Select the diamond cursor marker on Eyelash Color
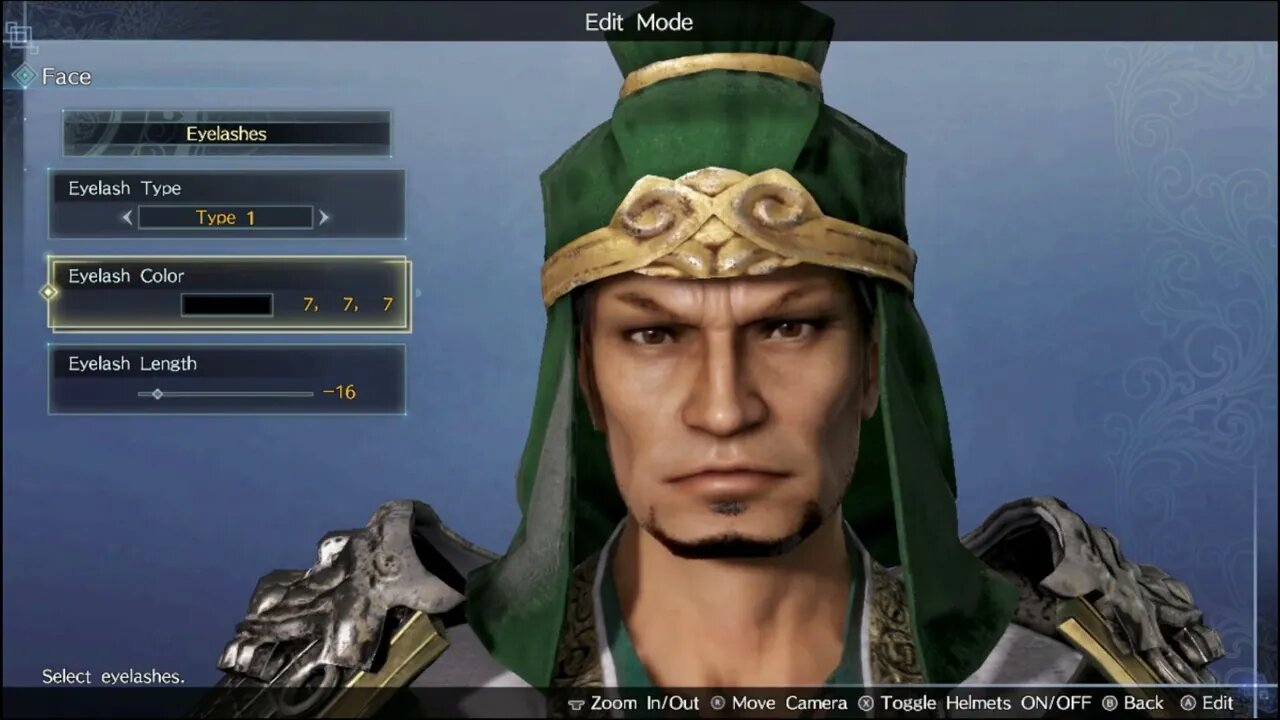The width and height of the screenshot is (1280, 720). pyautogui.click(x=46, y=292)
